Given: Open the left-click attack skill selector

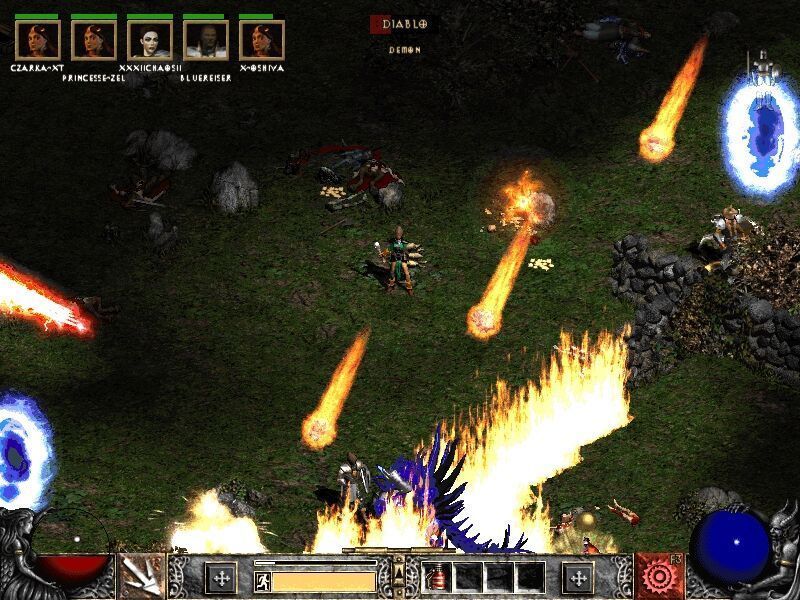Looking at the screenshot, I should click(141, 576).
